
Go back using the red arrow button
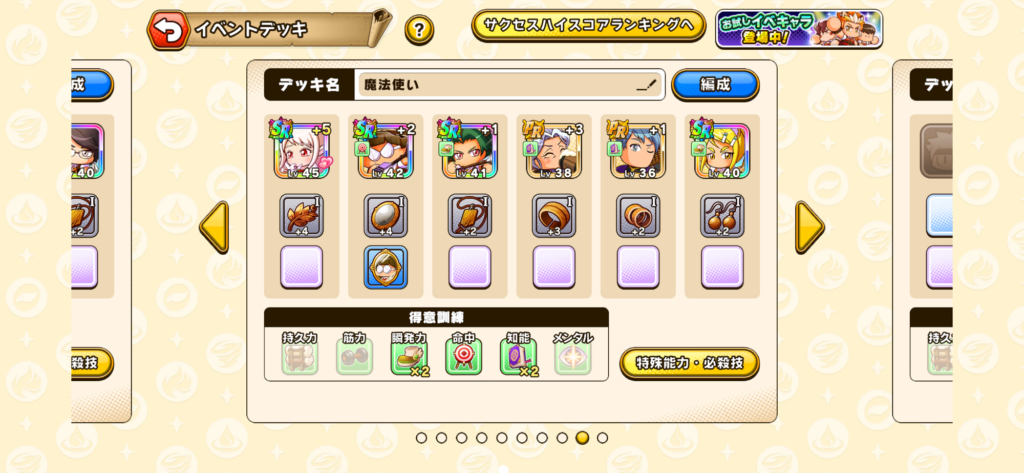click(169, 30)
